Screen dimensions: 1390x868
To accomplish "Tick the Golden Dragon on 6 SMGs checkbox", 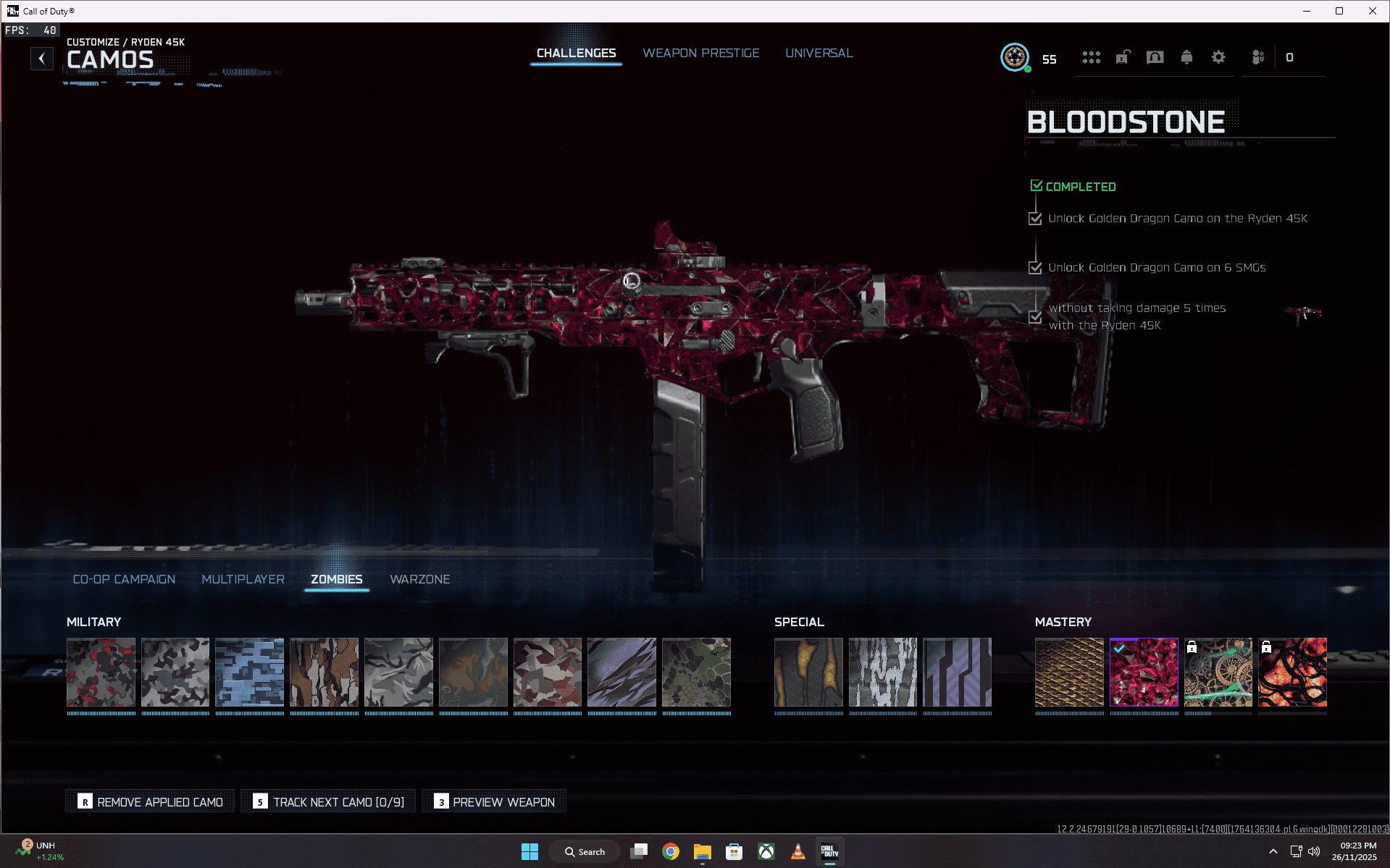I will point(1034,268).
